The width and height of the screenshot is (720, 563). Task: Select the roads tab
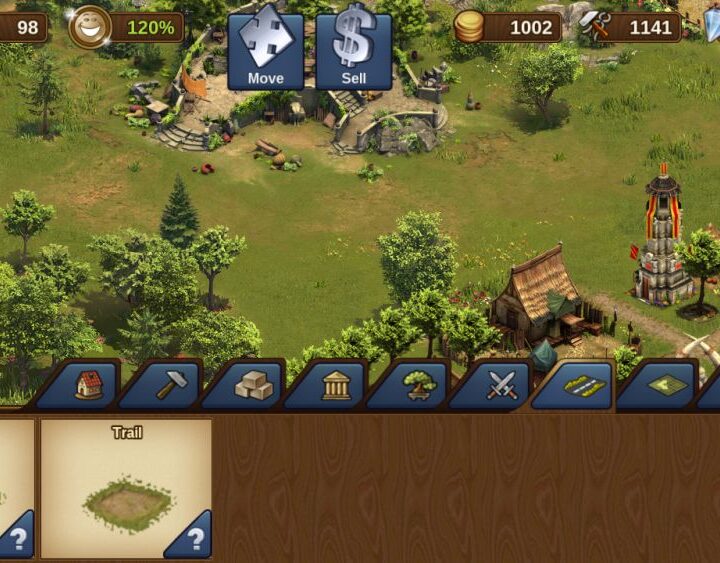click(585, 385)
